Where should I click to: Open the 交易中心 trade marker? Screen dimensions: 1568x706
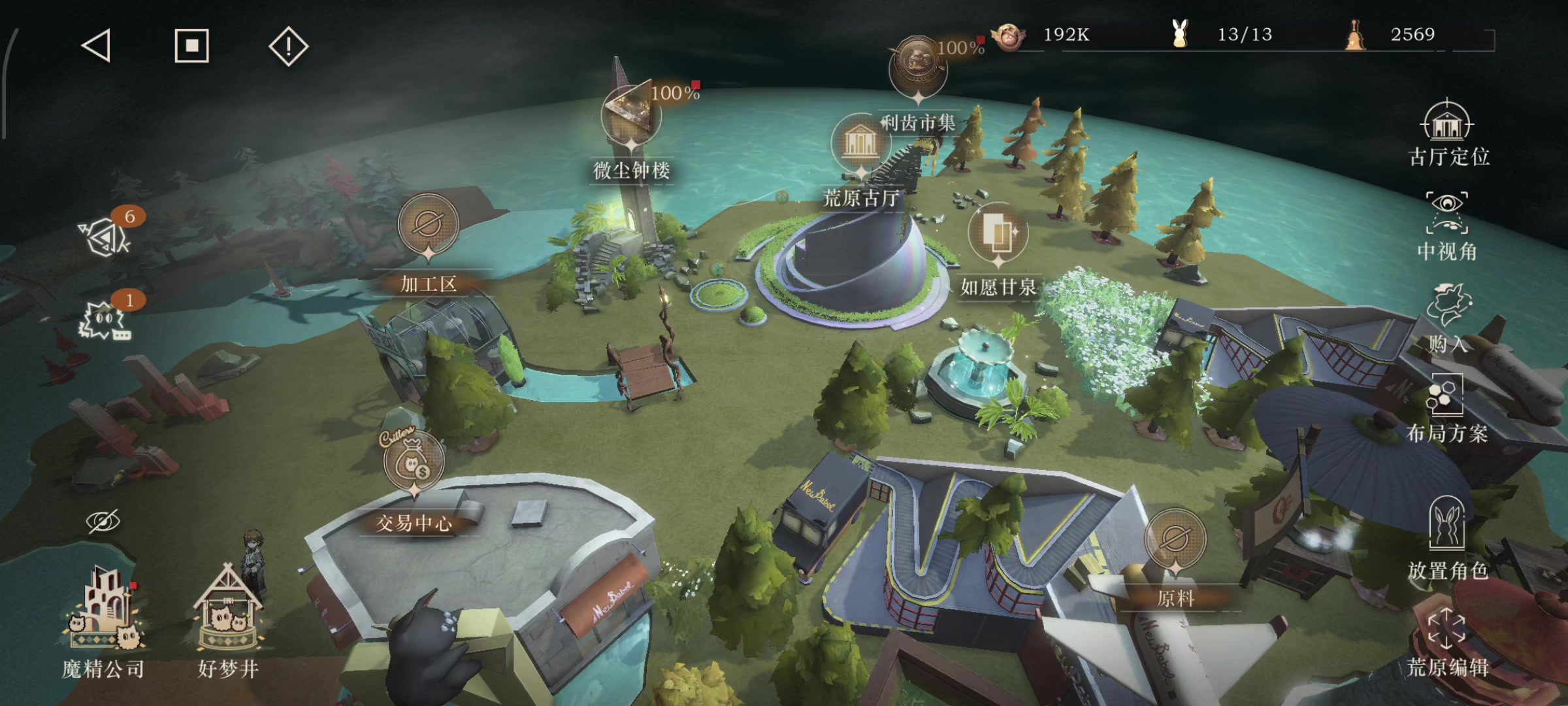413,462
